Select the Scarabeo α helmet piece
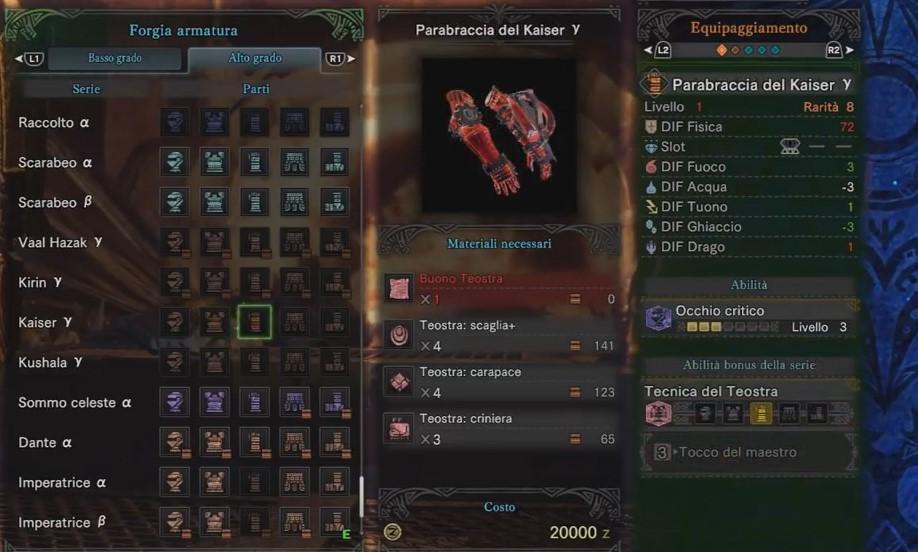This screenshot has height=552, width=918. coord(175,162)
